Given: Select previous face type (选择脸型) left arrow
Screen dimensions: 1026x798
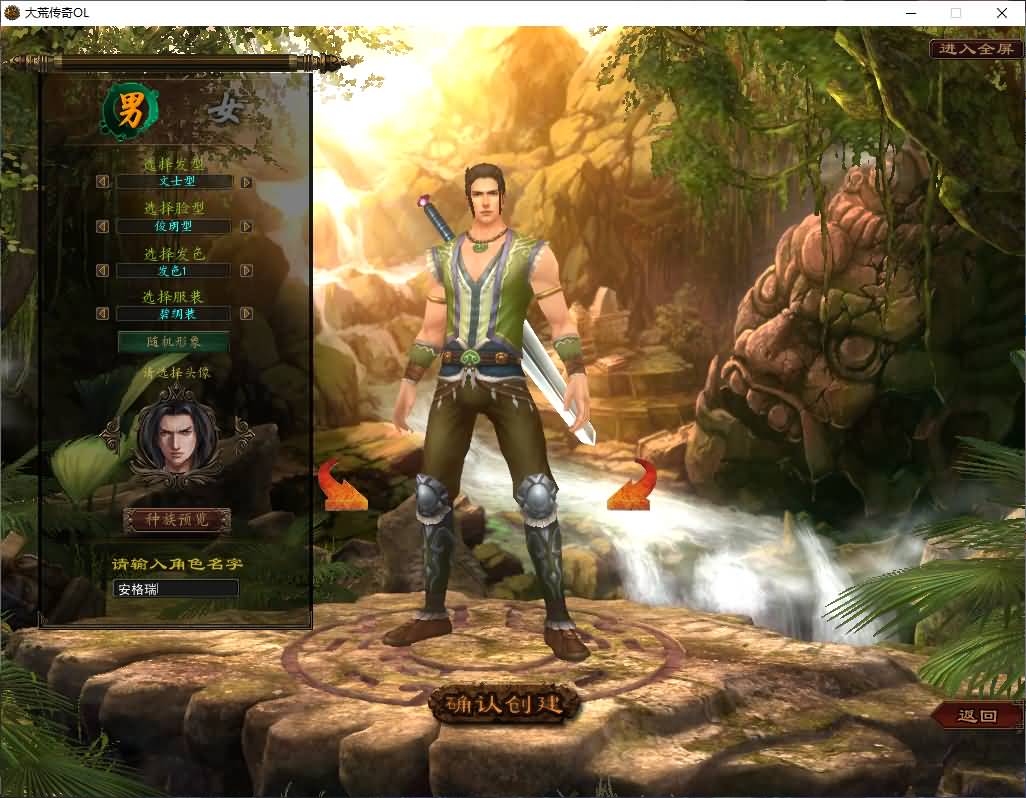Looking at the screenshot, I should [x=102, y=227].
